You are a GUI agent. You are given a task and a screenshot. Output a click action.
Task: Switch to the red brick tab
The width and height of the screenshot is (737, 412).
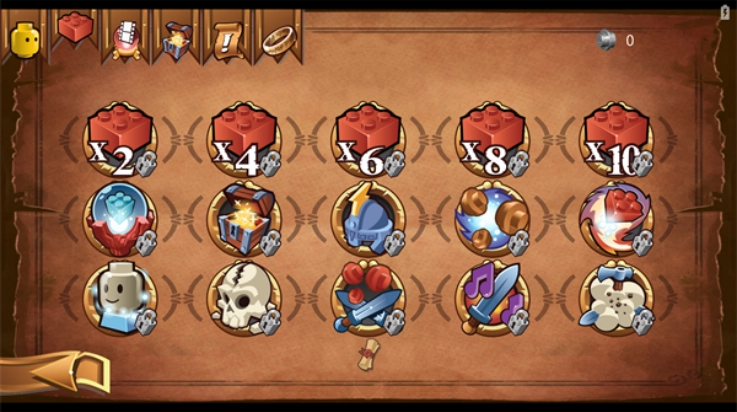pos(75,30)
